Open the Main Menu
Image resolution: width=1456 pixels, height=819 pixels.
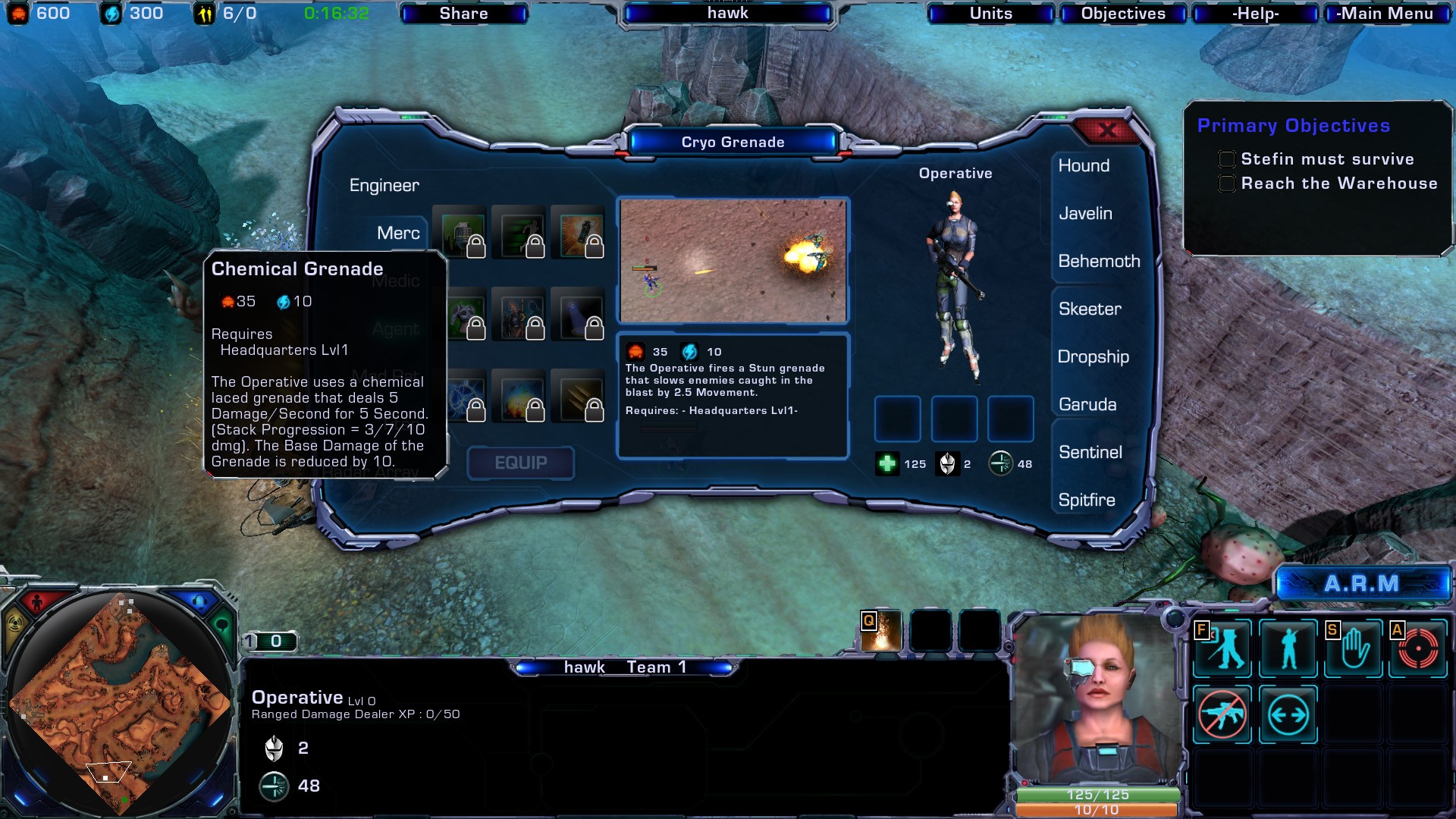(1385, 14)
